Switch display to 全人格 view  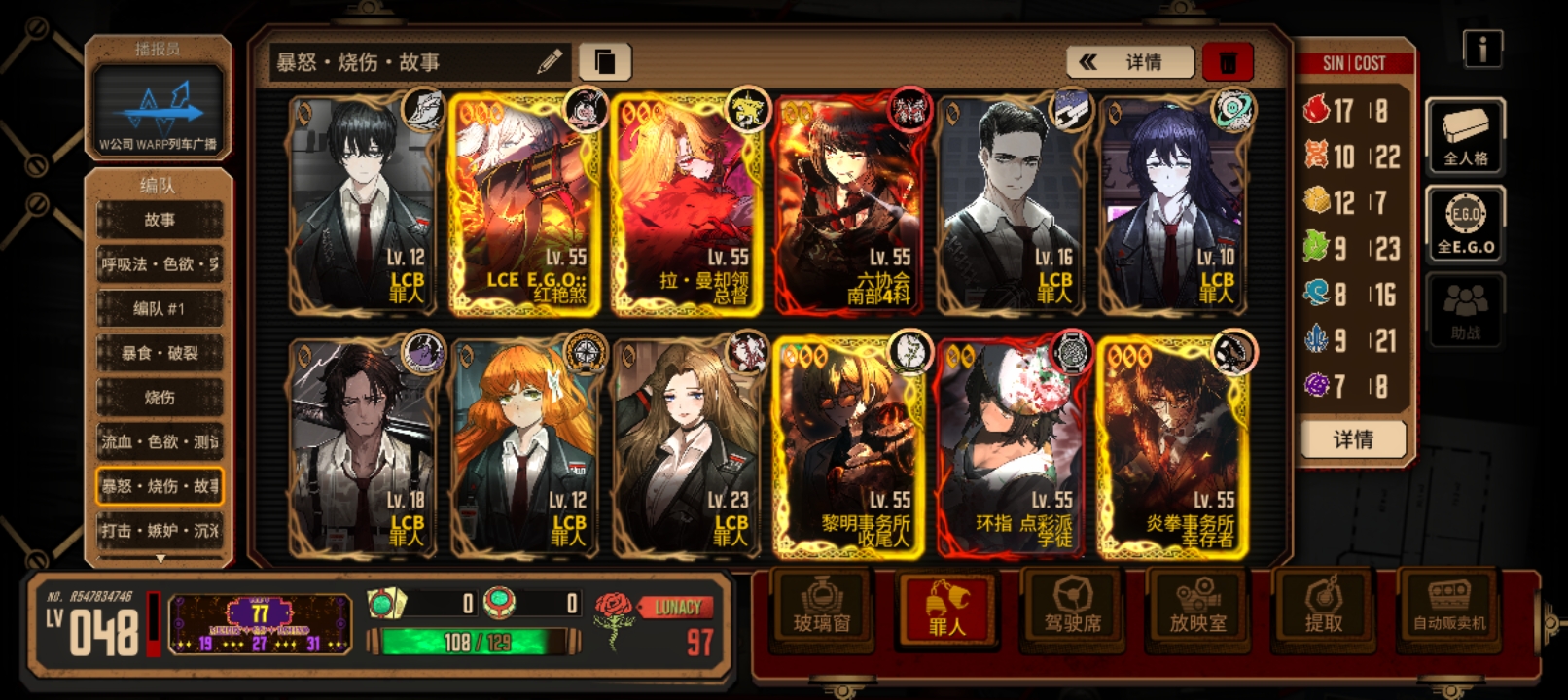[x=1465, y=136]
